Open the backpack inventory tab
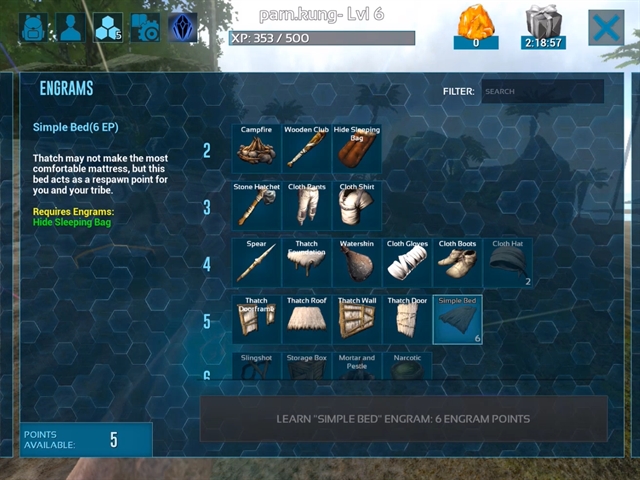The width and height of the screenshot is (640, 480). tap(34, 27)
